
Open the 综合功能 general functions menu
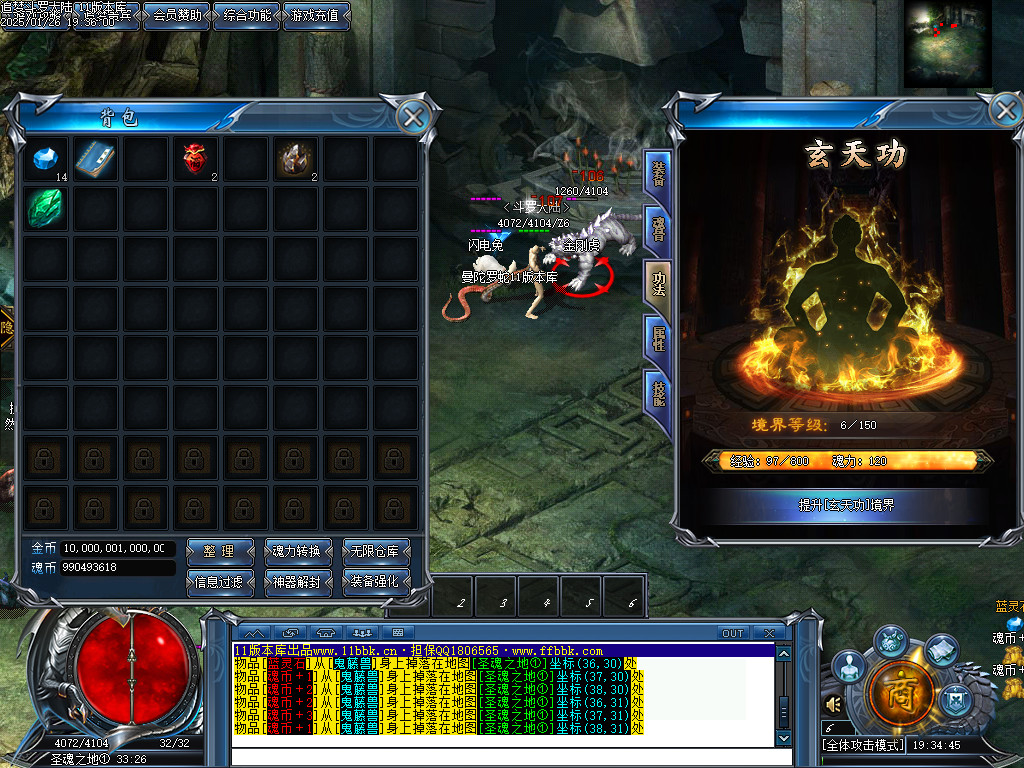(x=247, y=15)
